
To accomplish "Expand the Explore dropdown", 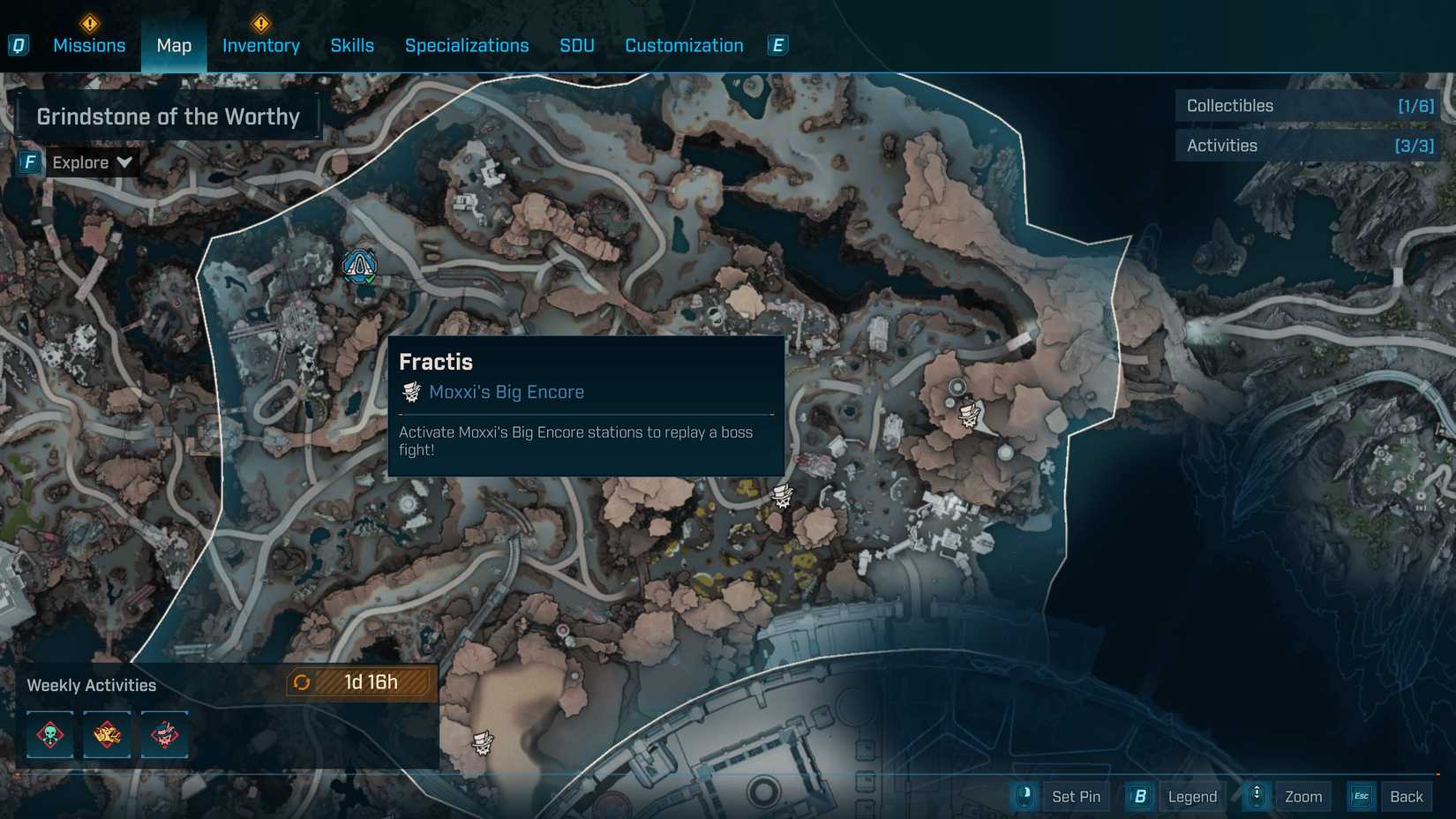I will (x=91, y=162).
